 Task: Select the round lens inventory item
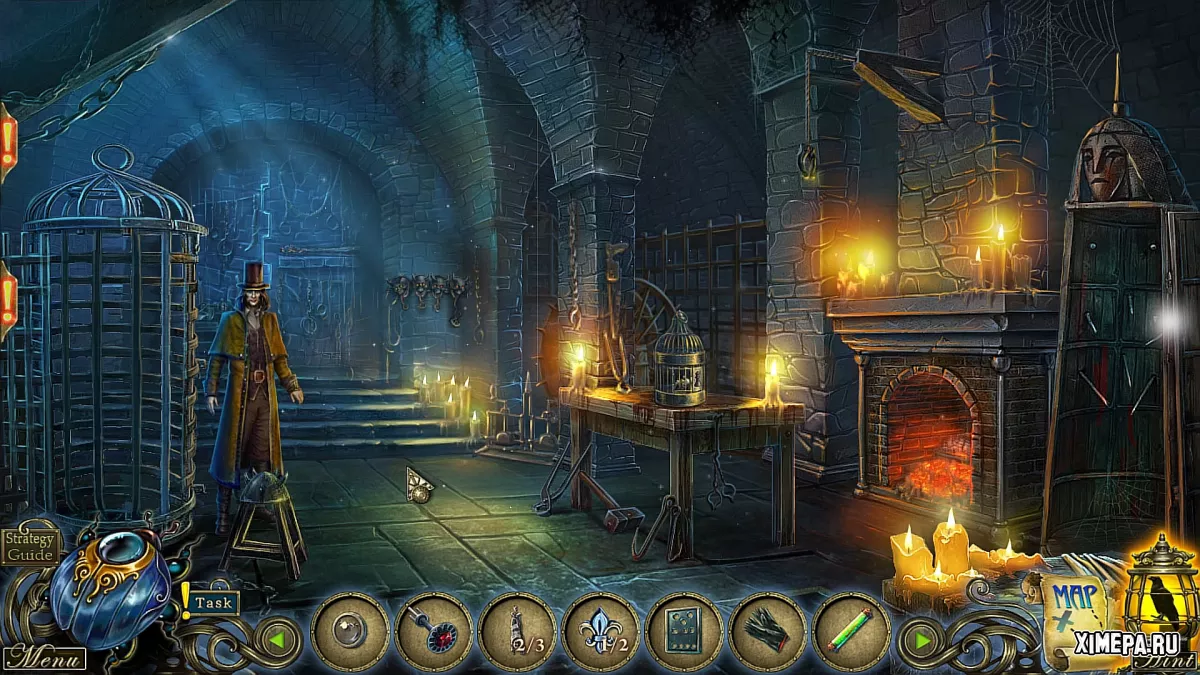(x=350, y=632)
